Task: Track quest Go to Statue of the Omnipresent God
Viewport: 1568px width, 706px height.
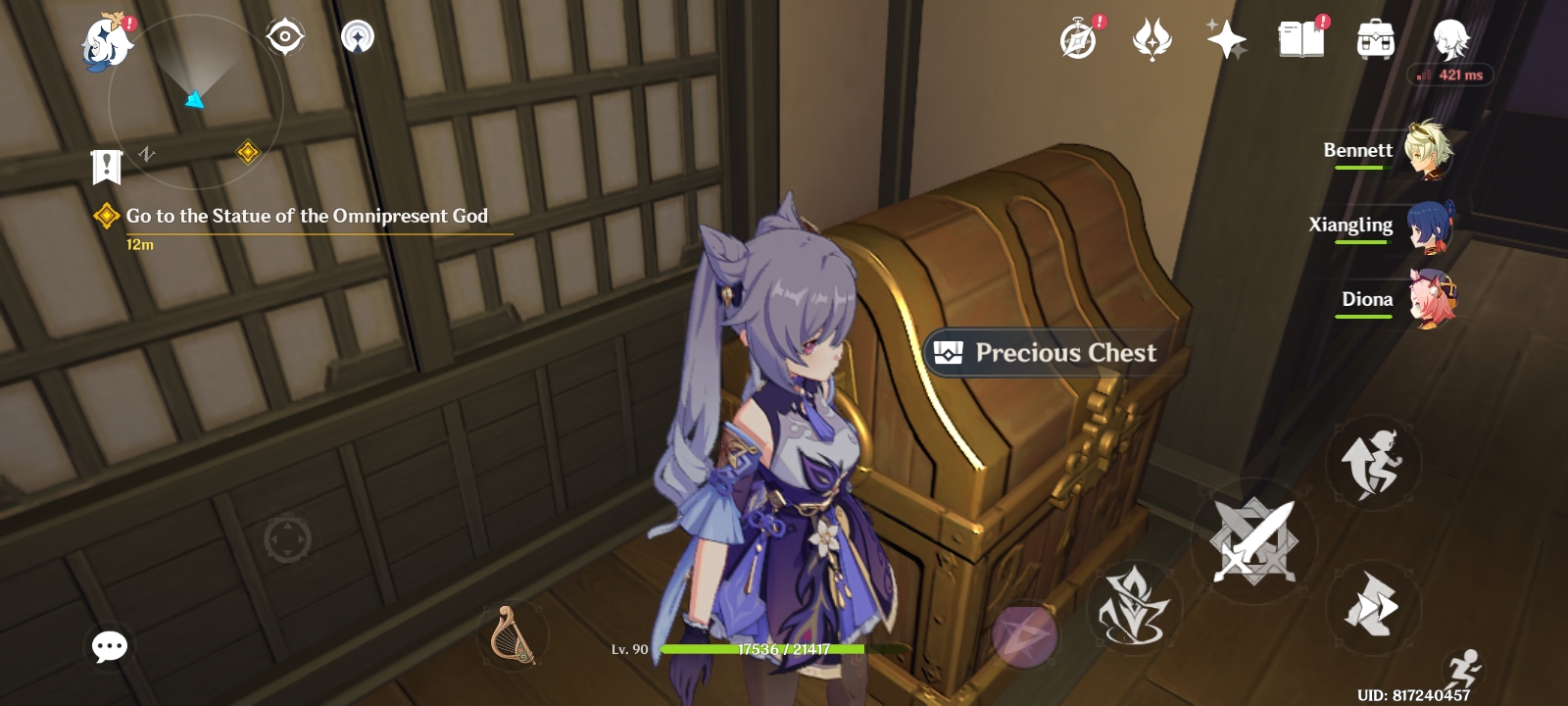Action: (x=304, y=217)
